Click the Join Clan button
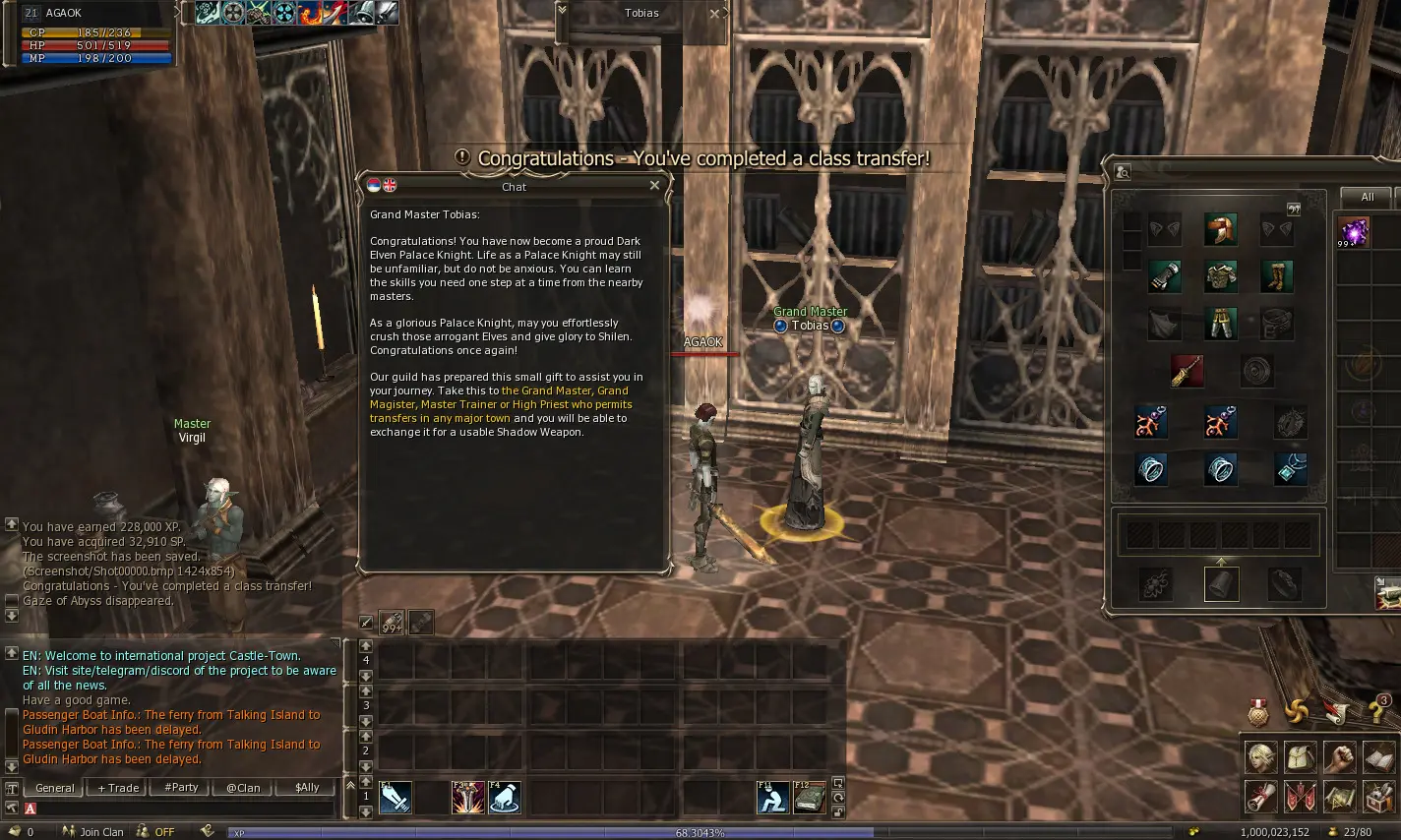Viewport: 1401px width, 840px height. 95,832
